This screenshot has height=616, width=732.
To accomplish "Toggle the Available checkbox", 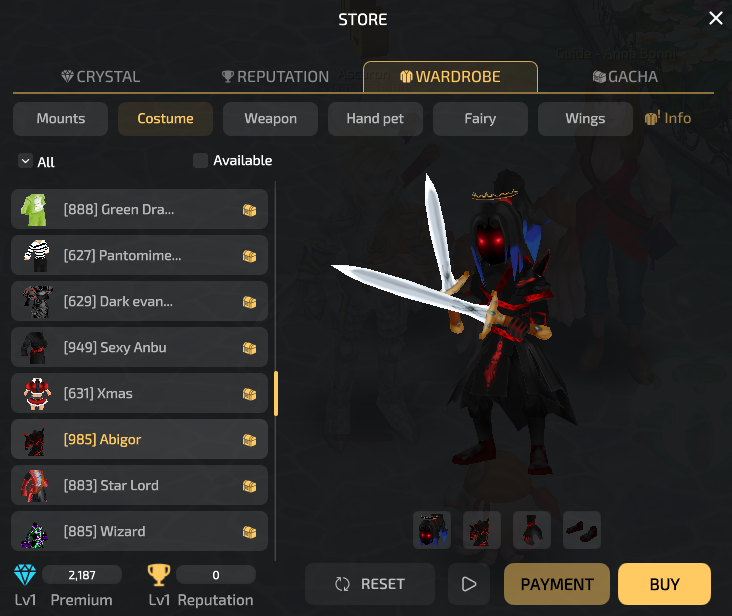I will click(200, 160).
